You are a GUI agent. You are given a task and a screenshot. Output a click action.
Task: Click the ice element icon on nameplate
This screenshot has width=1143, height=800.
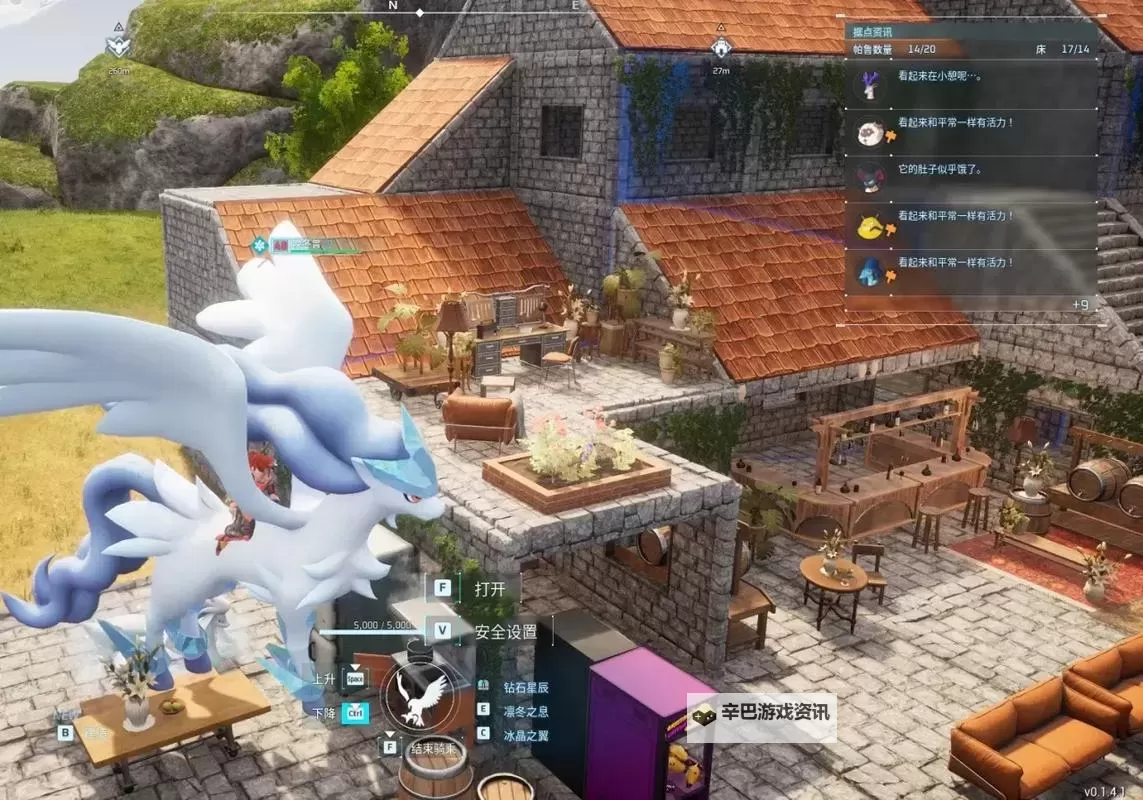[x=260, y=244]
